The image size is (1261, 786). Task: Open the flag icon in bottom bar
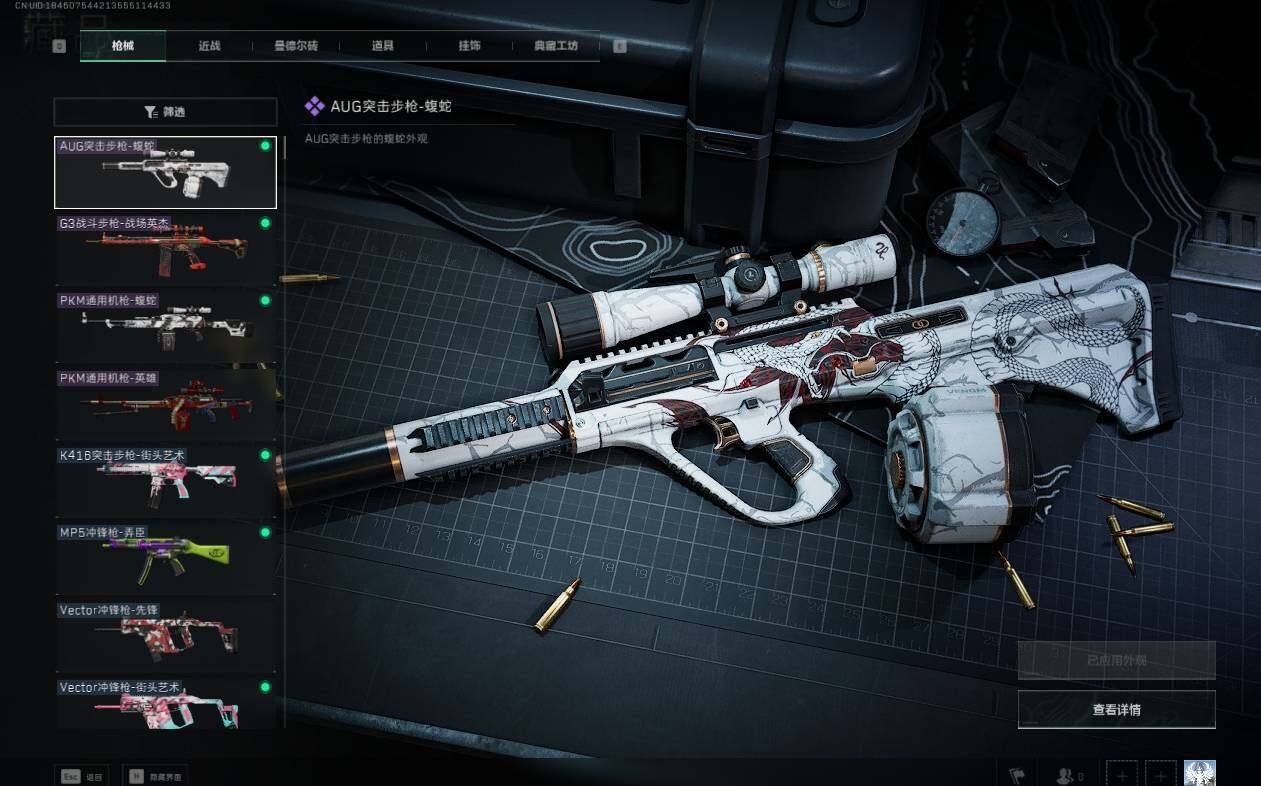click(x=1017, y=775)
